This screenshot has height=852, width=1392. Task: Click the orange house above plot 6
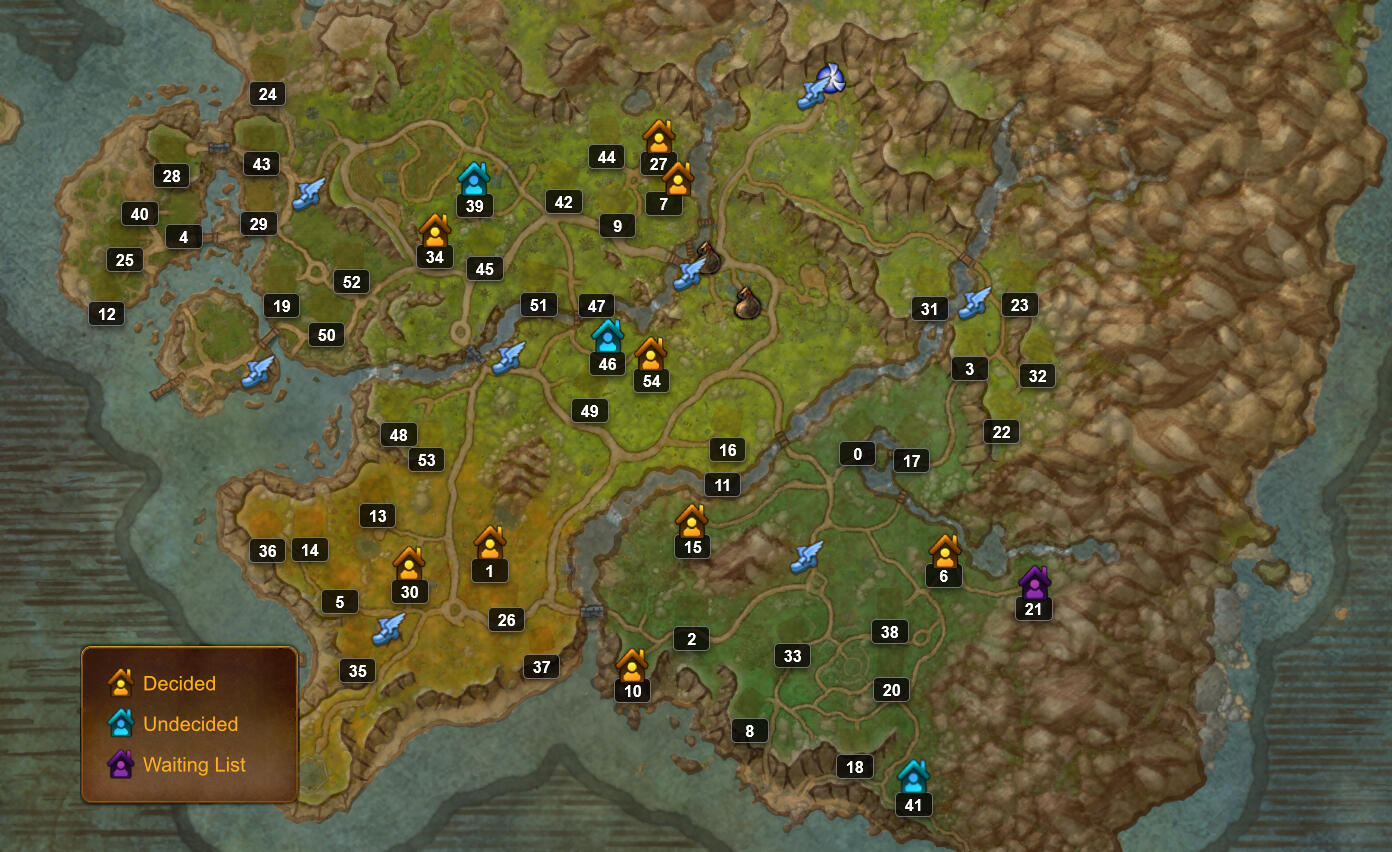tap(944, 551)
